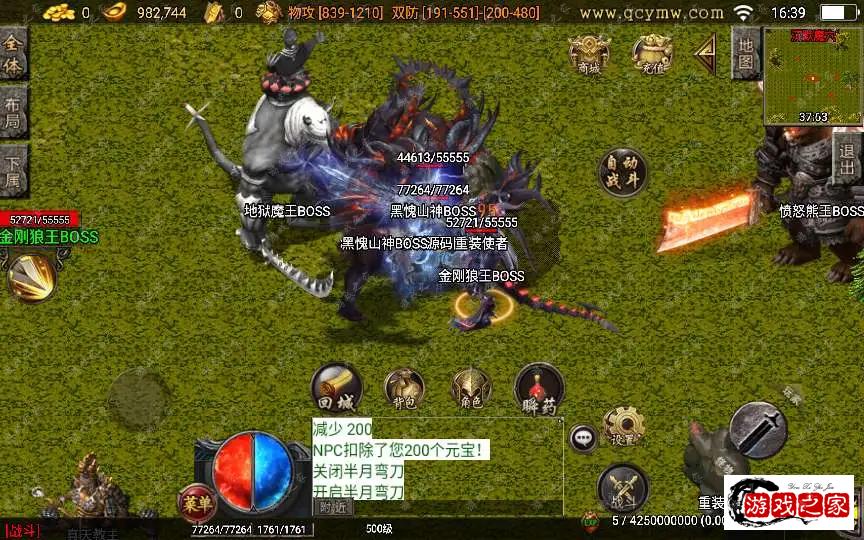Activate the 战斗 crossed swords button
The image size is (864, 540).
[x=621, y=488]
